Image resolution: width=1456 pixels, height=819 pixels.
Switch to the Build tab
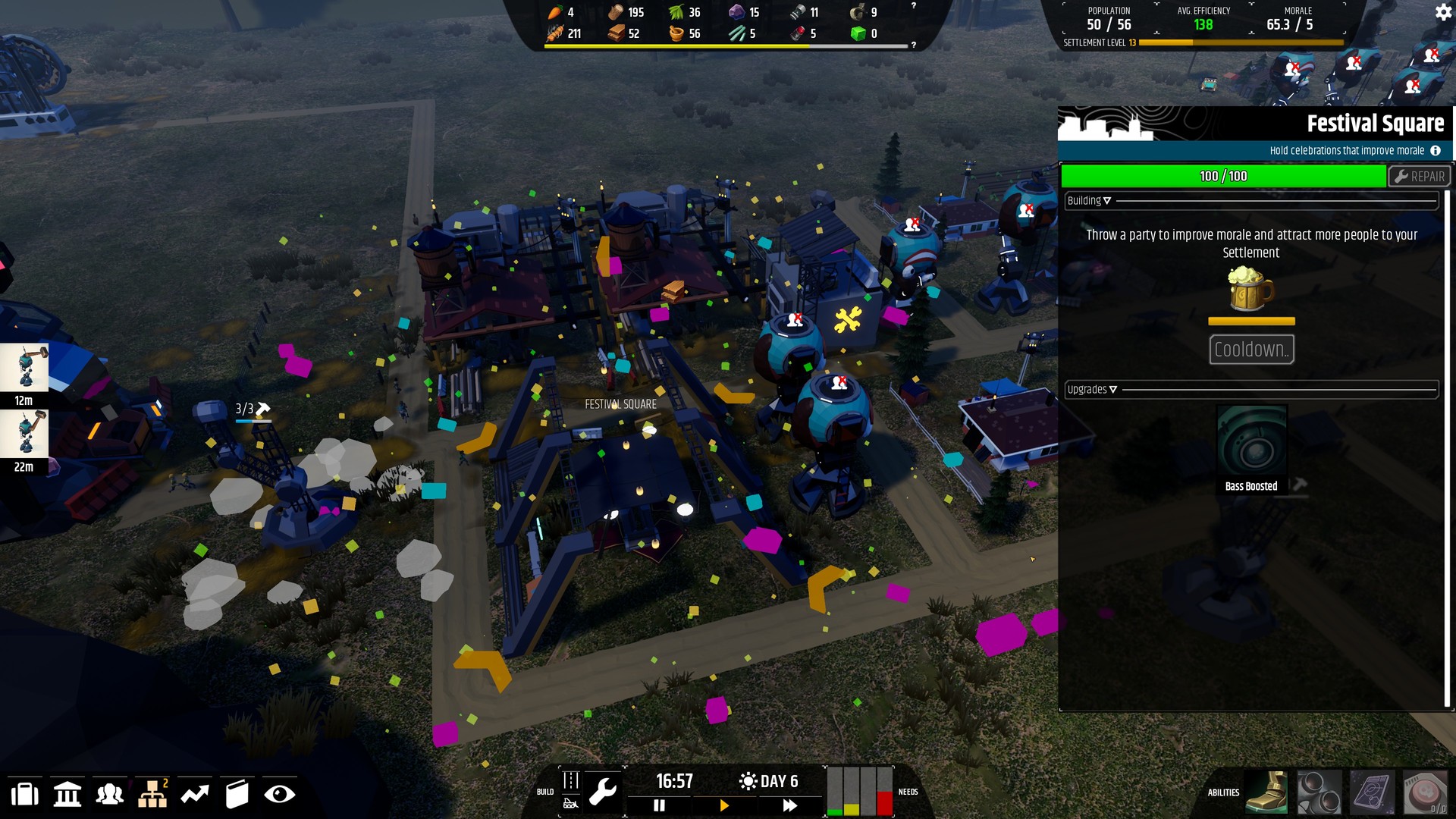[x=570, y=791]
